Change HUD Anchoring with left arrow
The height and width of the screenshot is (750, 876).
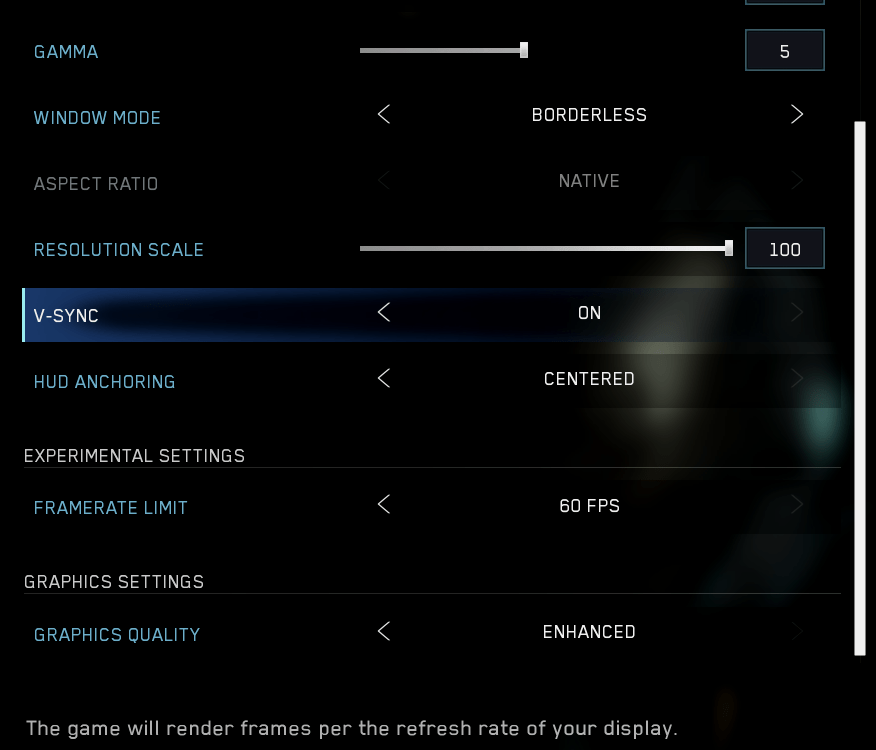click(x=384, y=379)
